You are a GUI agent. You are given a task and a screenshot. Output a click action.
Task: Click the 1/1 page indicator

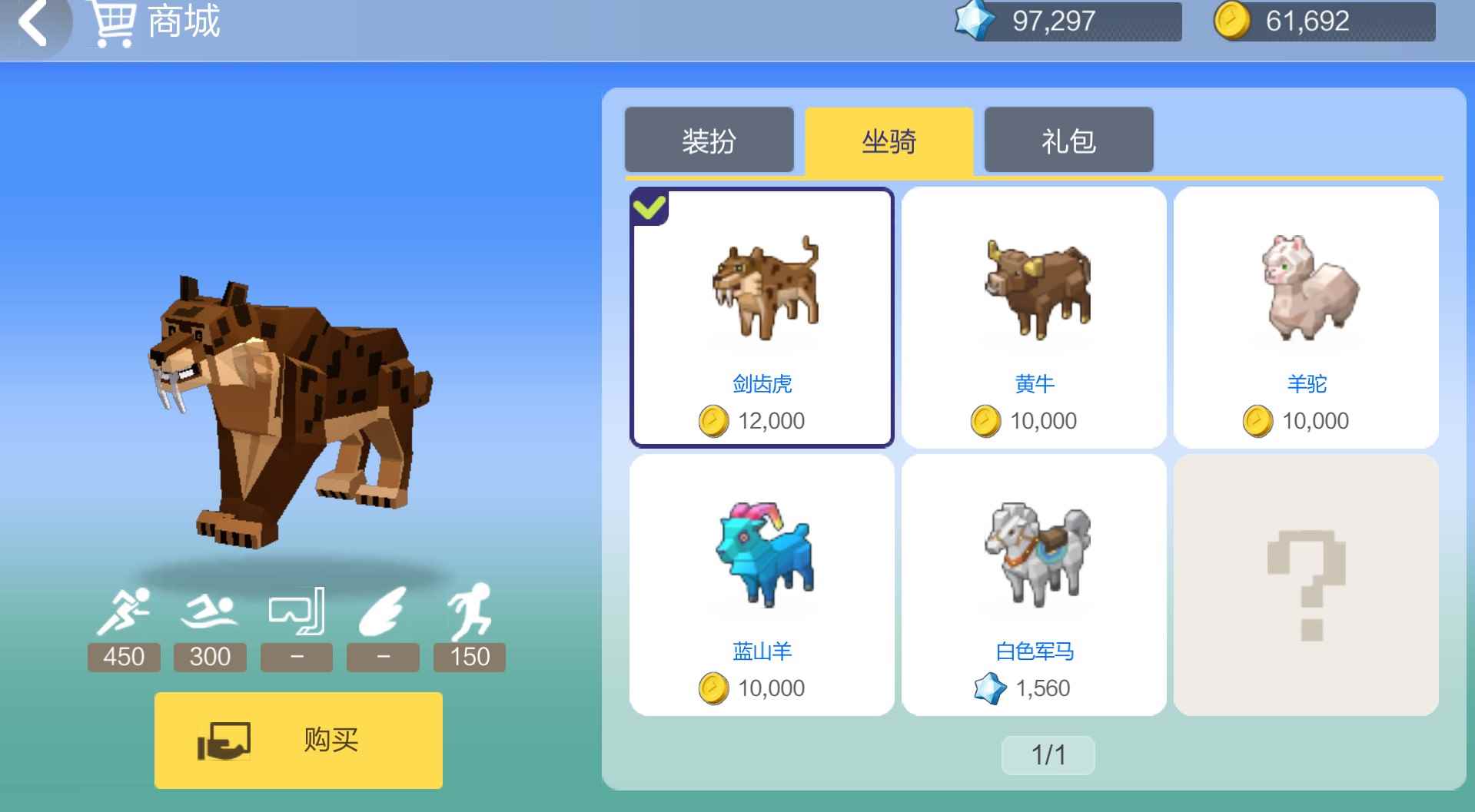[1048, 755]
